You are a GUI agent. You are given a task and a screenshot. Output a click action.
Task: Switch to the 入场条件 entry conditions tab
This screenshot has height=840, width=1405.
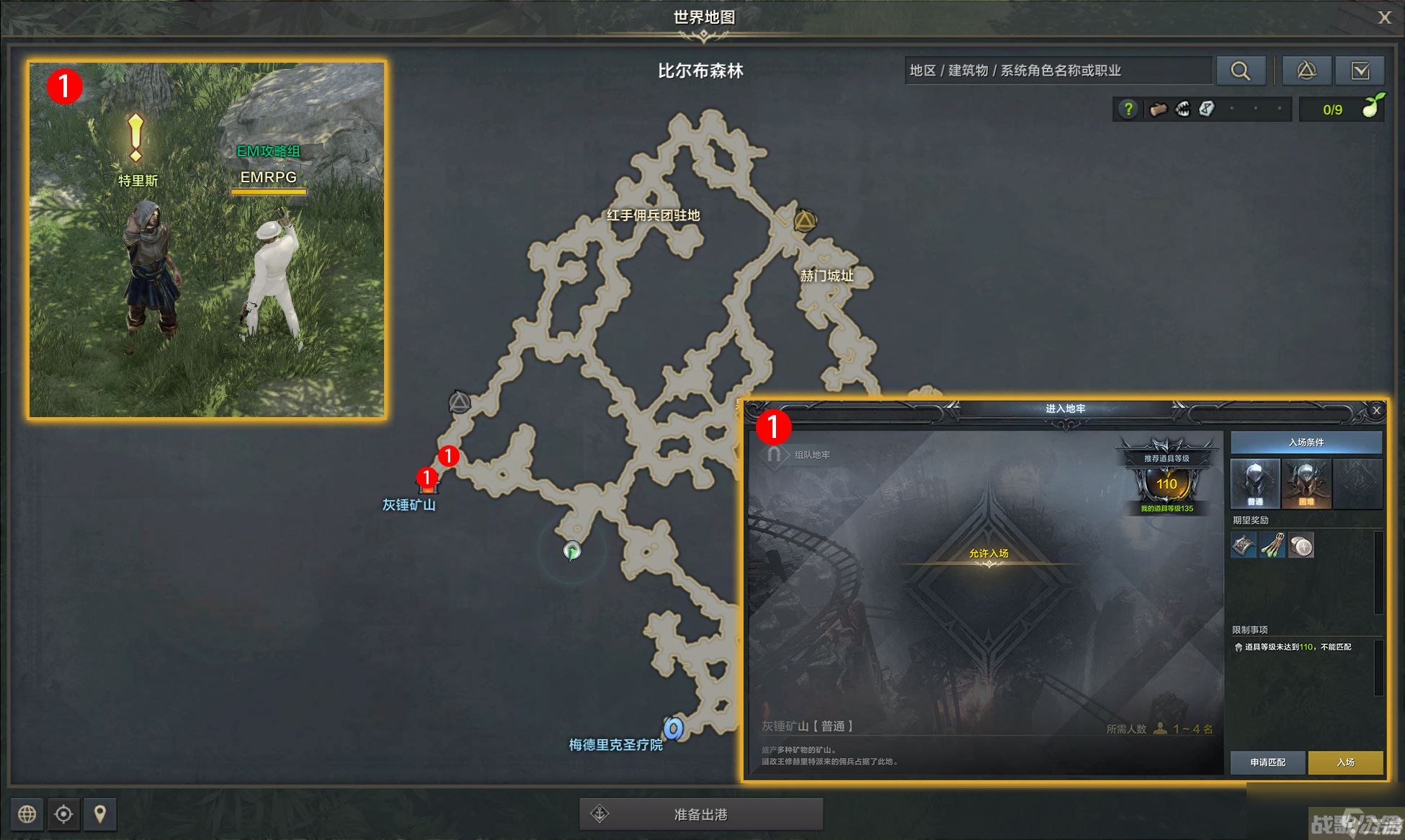point(1306,442)
